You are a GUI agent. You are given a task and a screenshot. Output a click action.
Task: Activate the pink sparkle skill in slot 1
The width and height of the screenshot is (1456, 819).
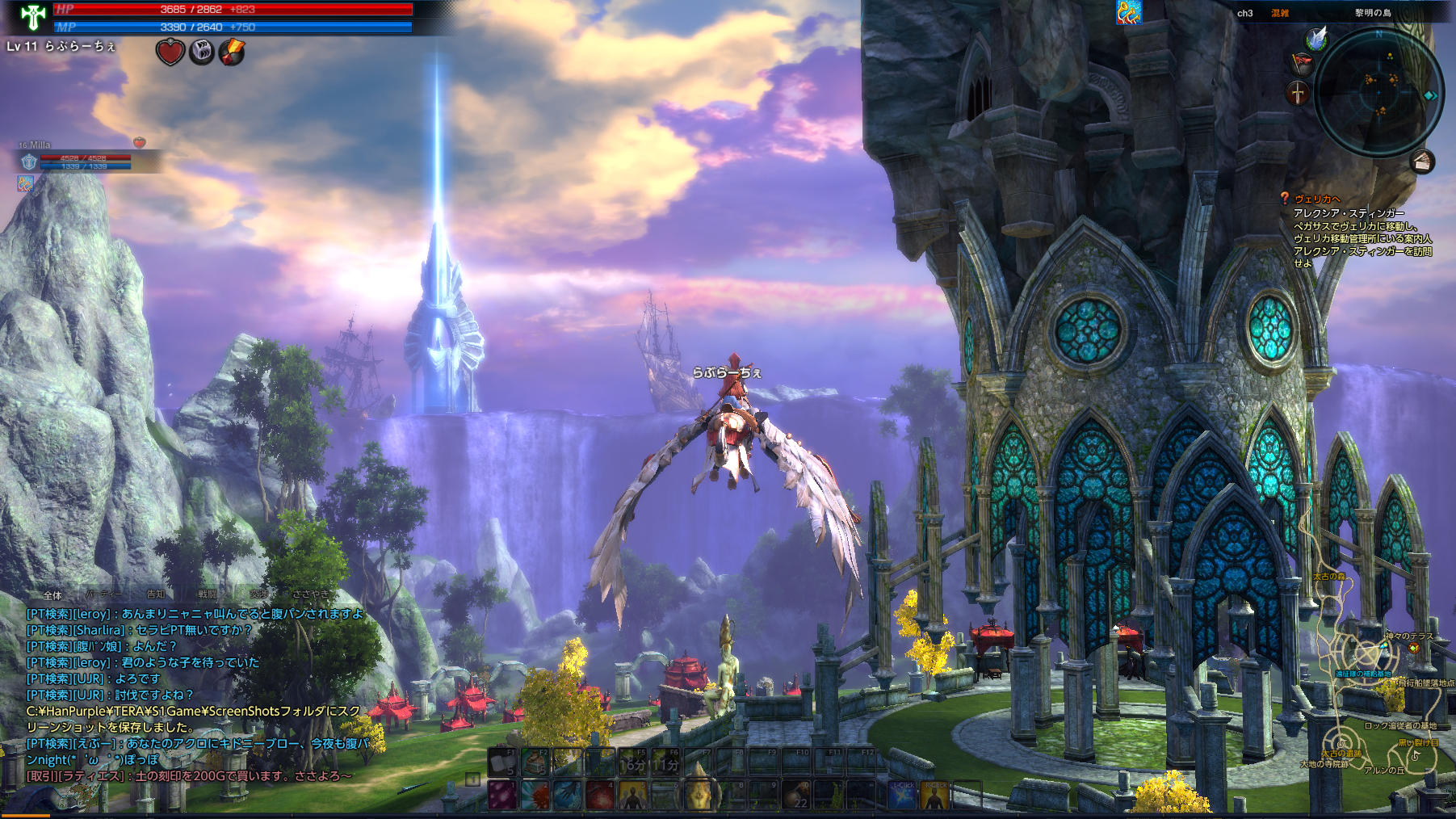[x=502, y=796]
